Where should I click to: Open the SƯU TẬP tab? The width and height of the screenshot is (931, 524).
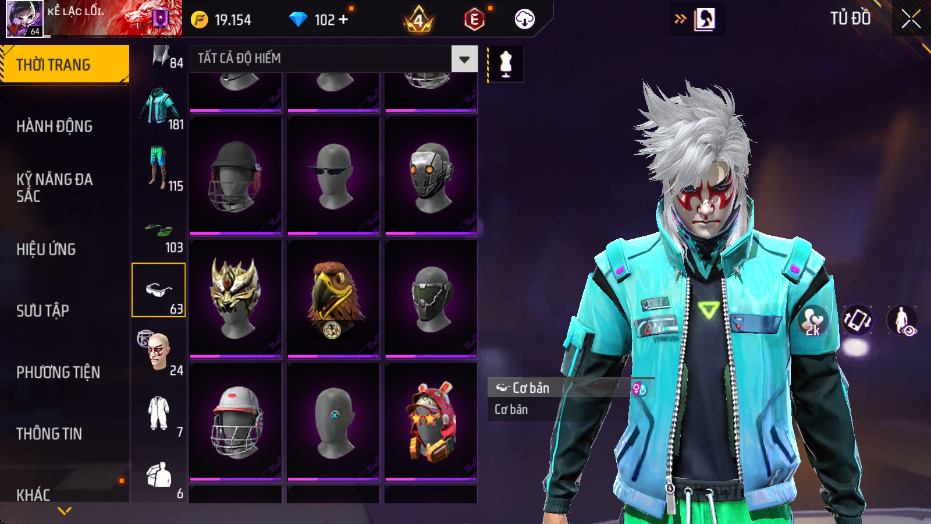(x=43, y=311)
